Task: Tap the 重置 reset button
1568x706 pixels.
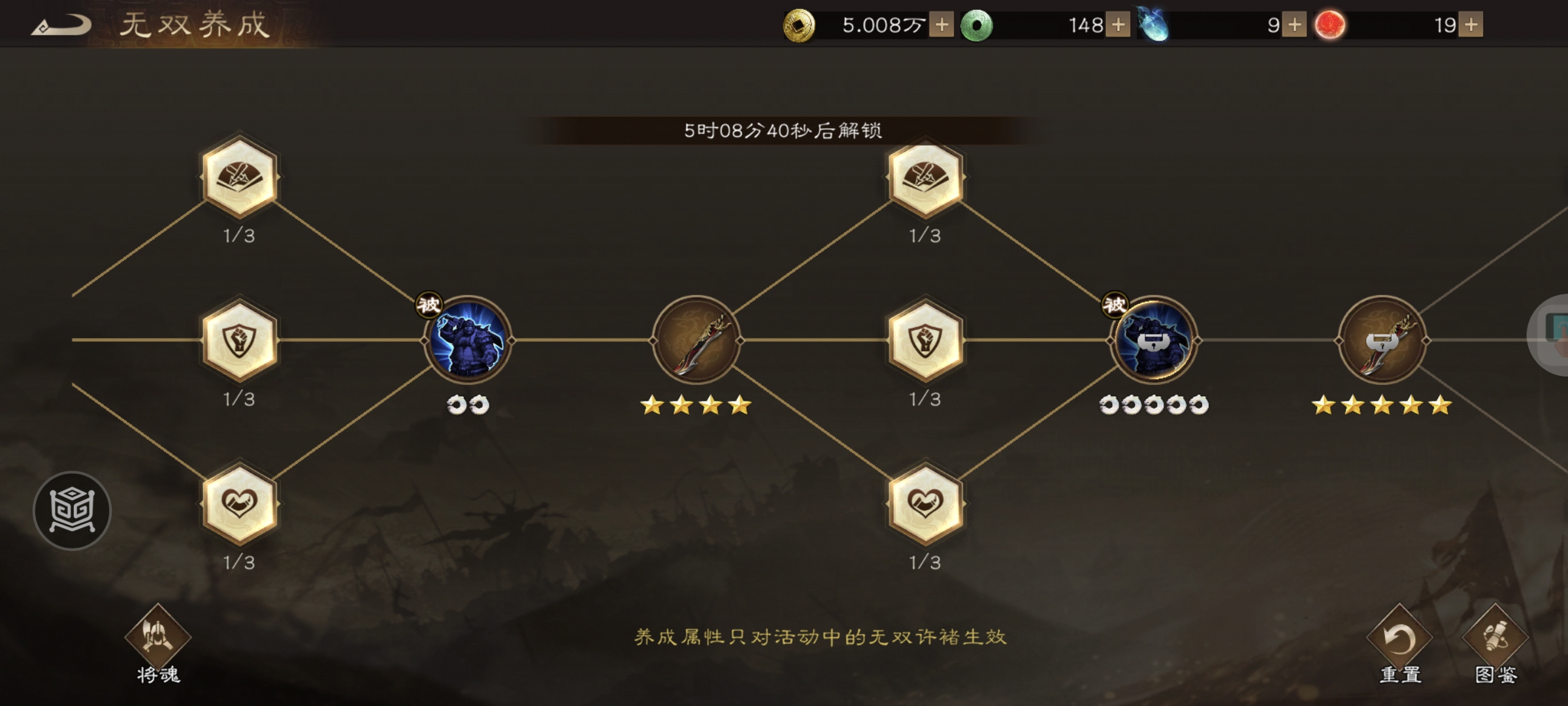Action: tap(1401, 637)
